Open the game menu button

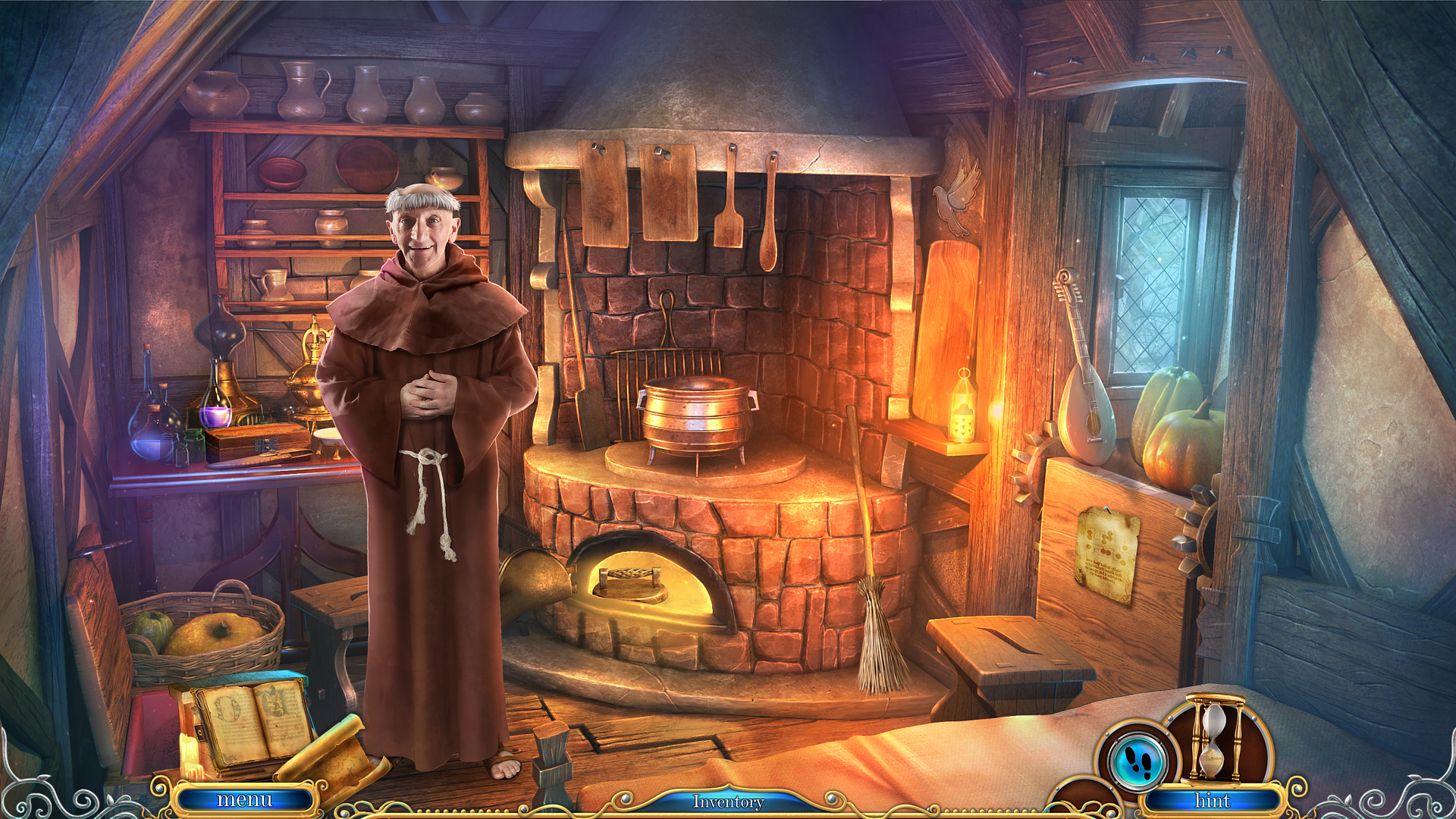[244, 800]
